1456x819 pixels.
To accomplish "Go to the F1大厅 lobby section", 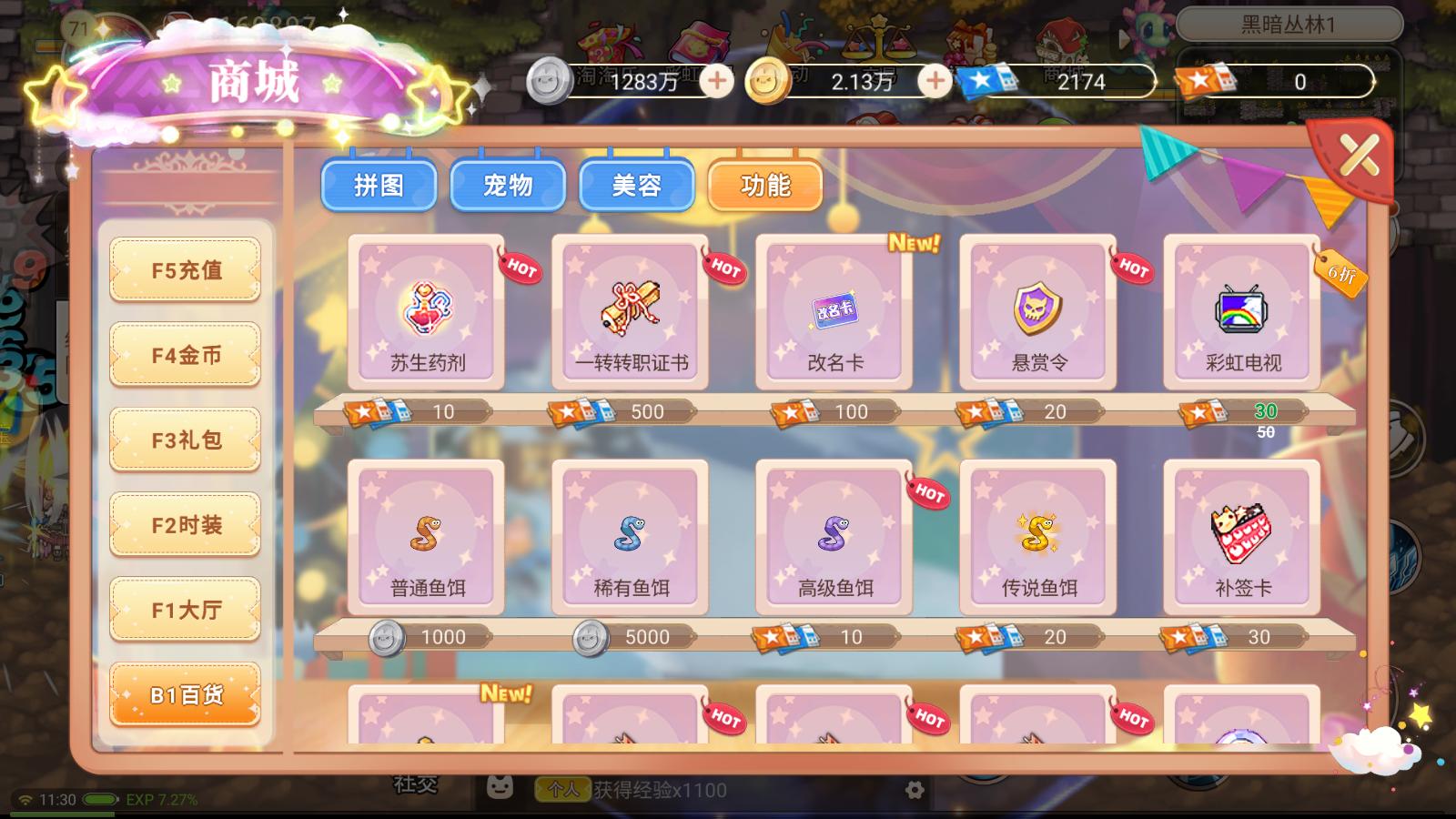I will [185, 608].
